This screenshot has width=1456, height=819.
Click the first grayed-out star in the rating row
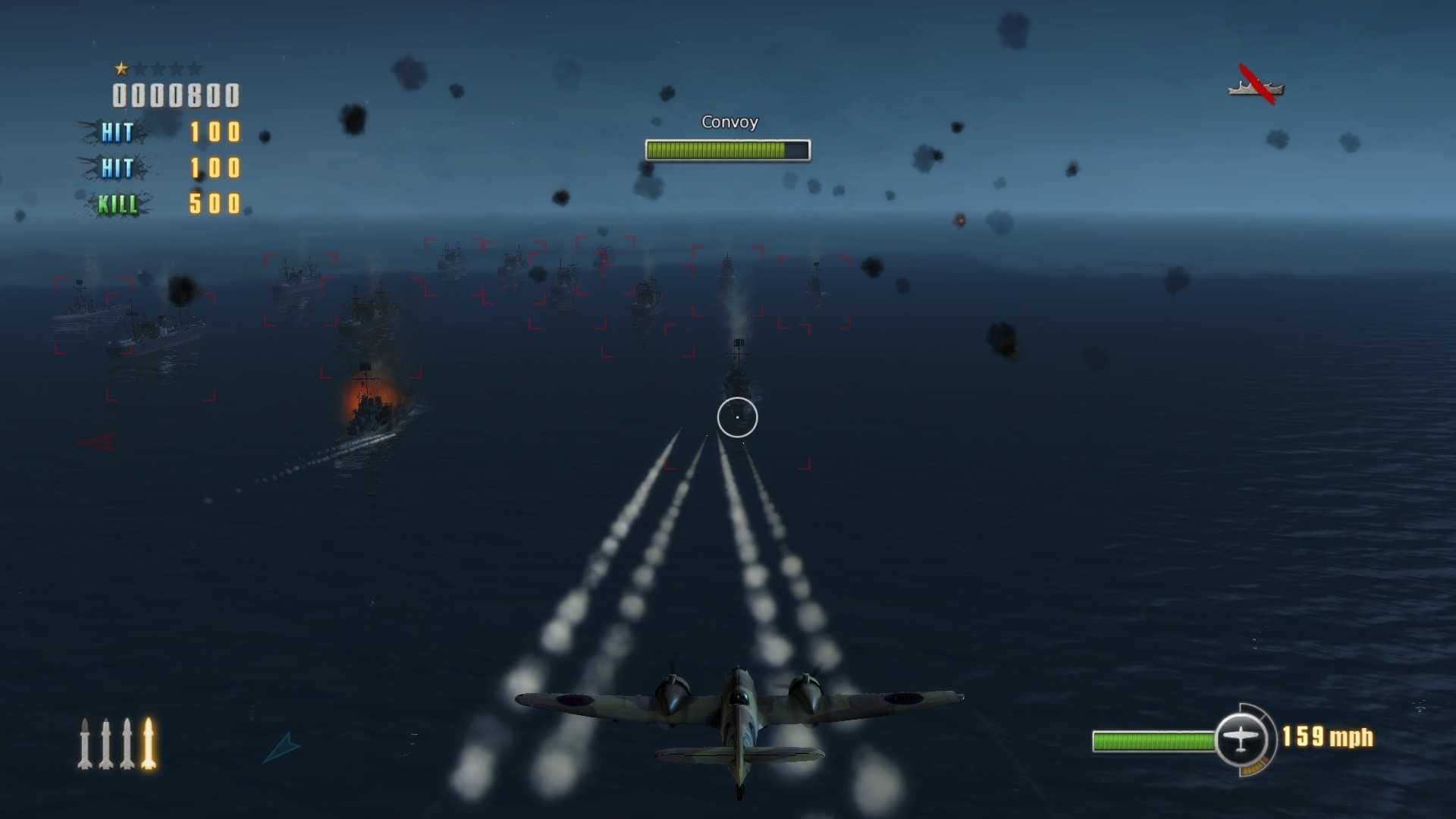143,68
